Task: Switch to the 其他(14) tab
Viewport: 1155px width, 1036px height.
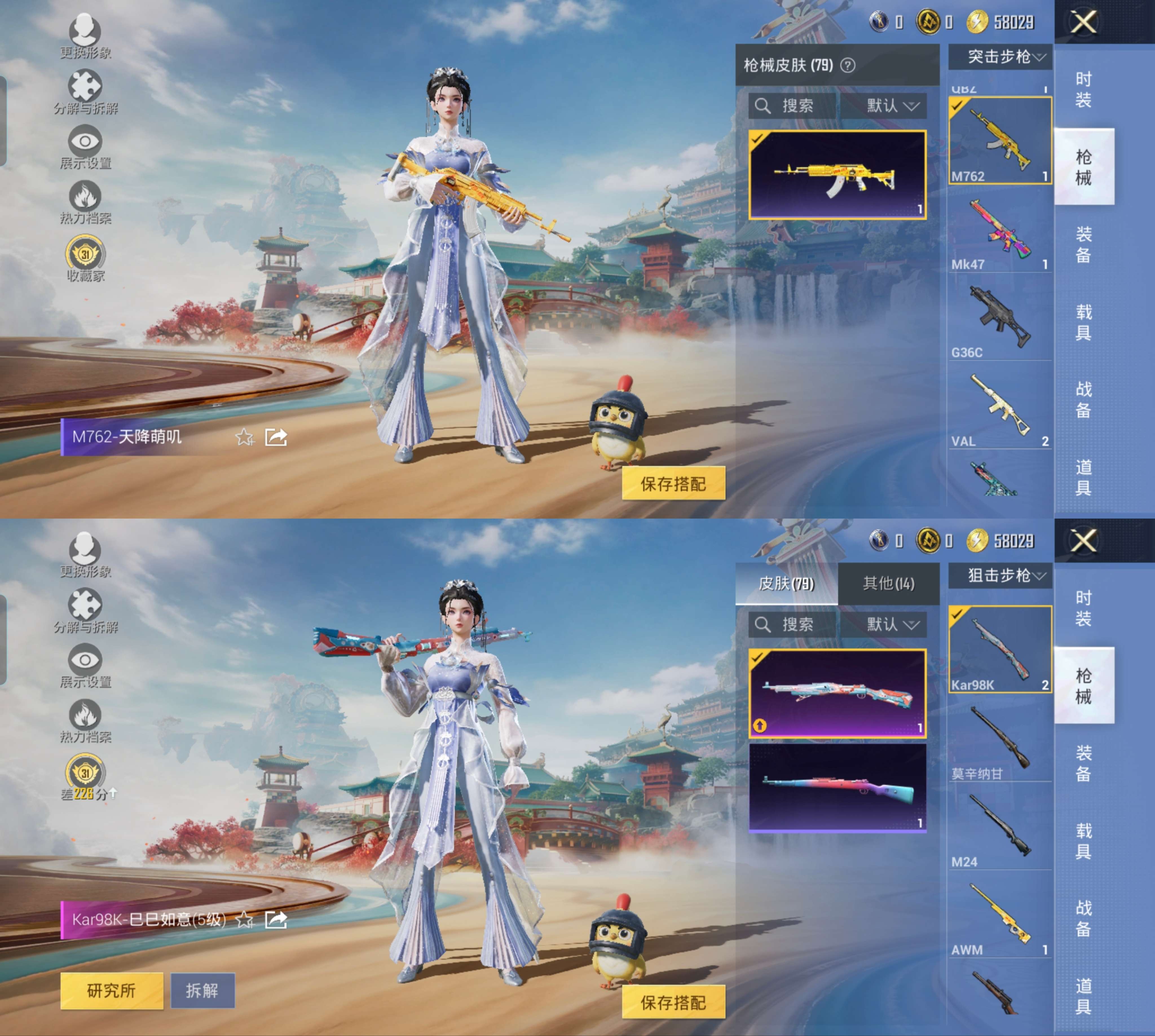Action: point(888,584)
